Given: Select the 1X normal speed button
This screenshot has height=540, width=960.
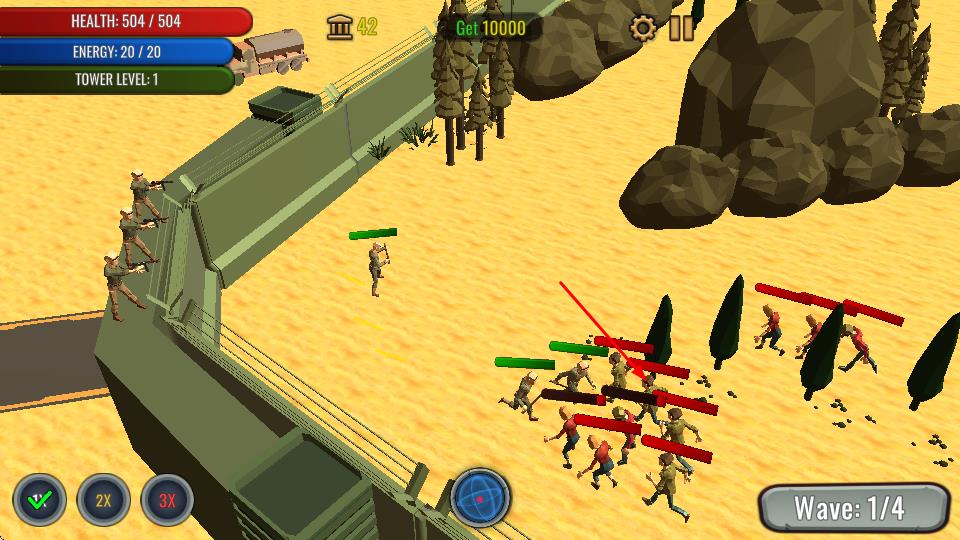Looking at the screenshot, I should (40, 500).
